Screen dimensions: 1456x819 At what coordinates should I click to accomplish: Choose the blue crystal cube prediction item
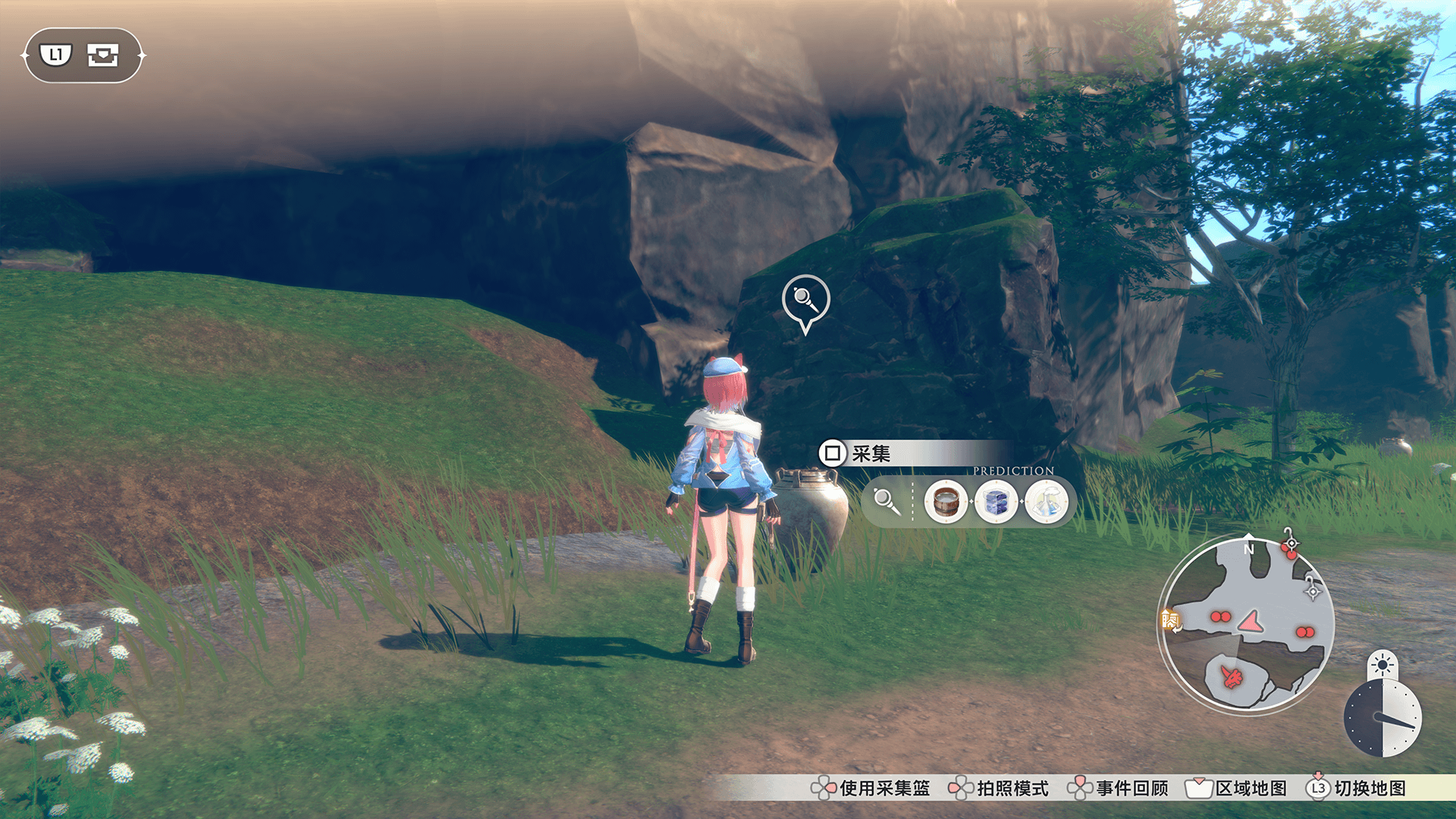point(996,500)
